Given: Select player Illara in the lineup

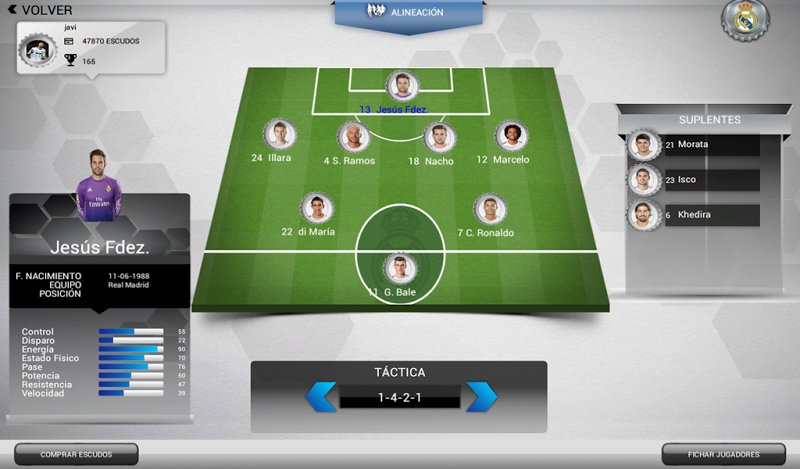Looking at the screenshot, I should (278, 135).
